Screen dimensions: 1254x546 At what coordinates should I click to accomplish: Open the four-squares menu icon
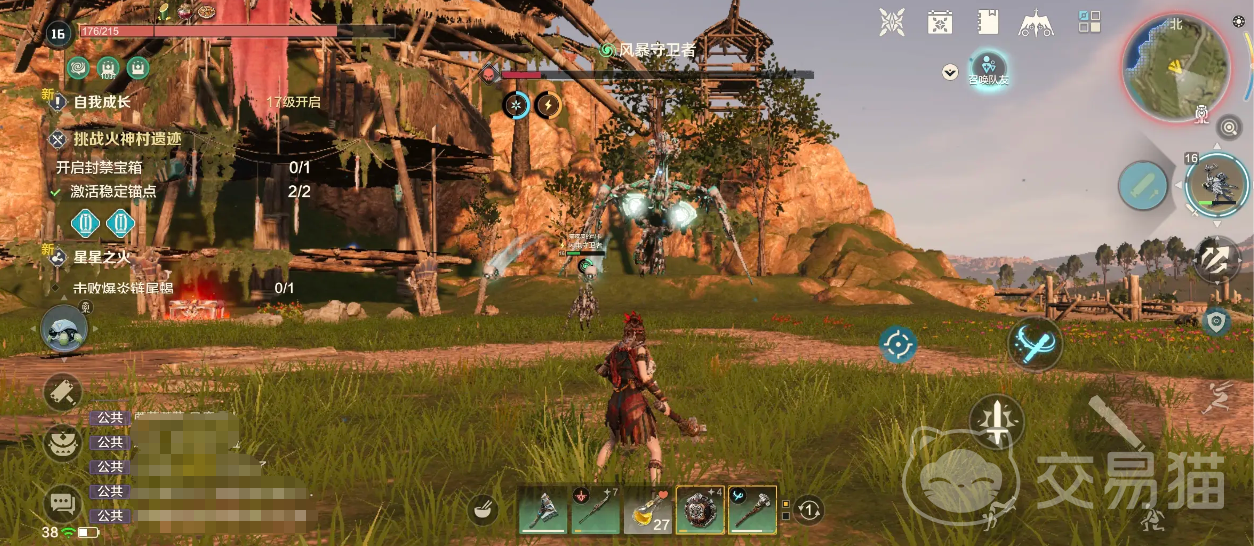coord(1090,22)
